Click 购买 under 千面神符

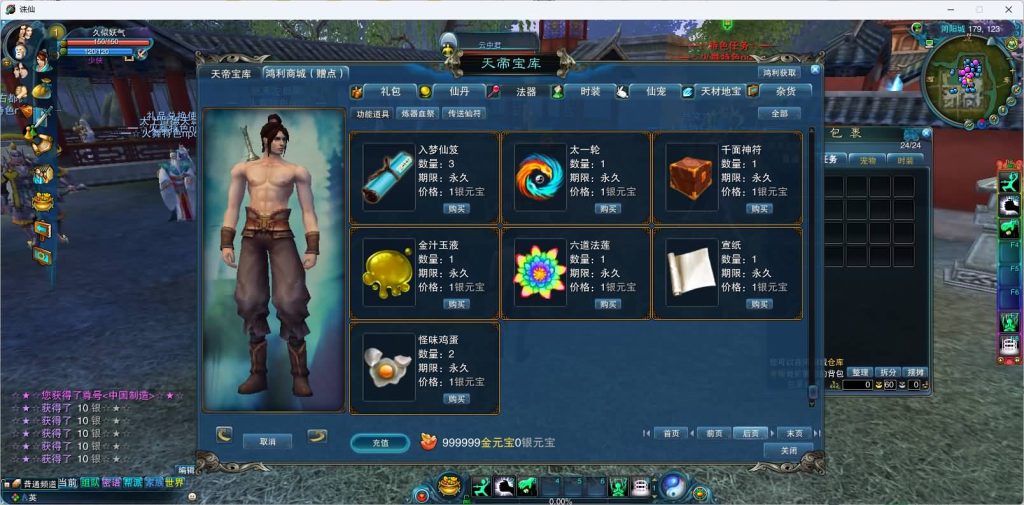pyautogui.click(x=759, y=209)
